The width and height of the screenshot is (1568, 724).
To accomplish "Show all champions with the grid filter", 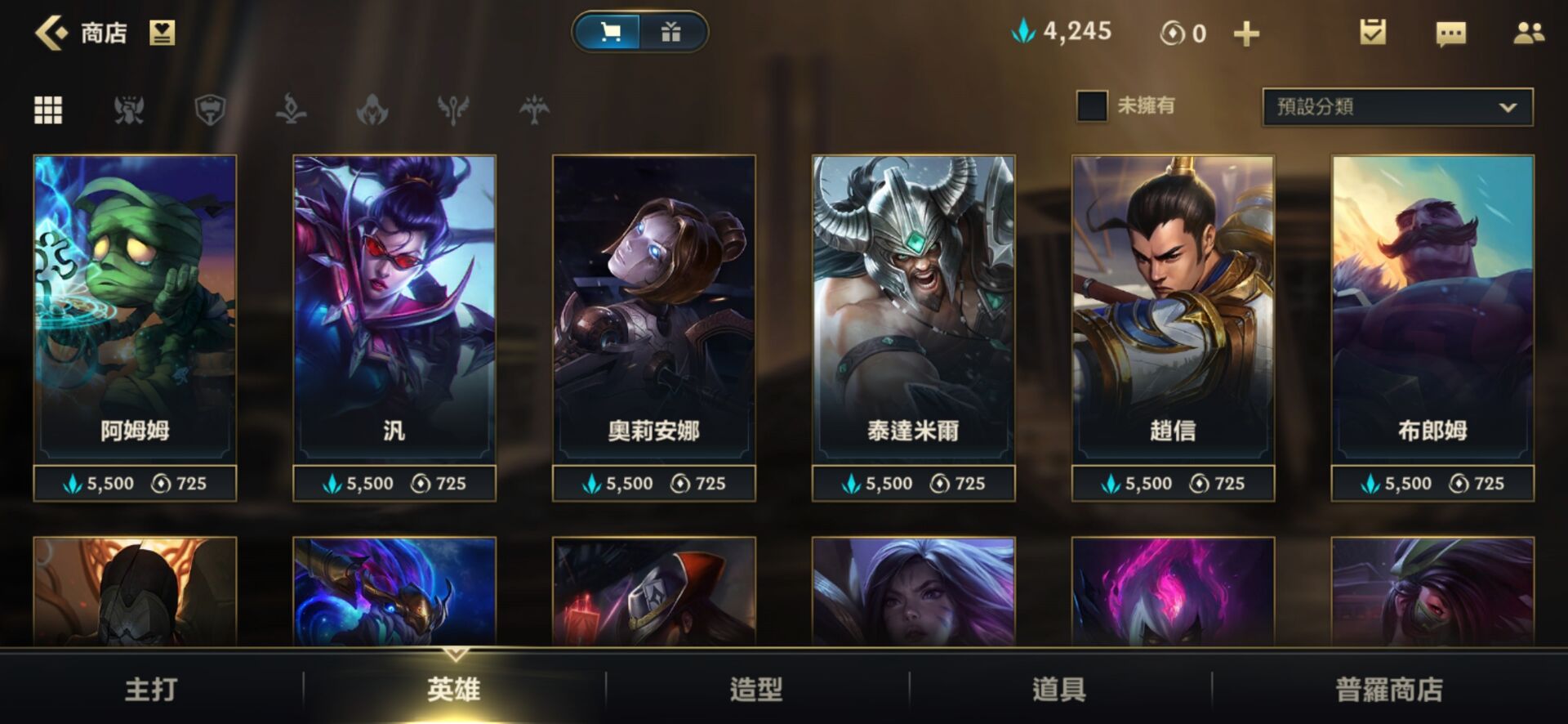I will tap(48, 109).
